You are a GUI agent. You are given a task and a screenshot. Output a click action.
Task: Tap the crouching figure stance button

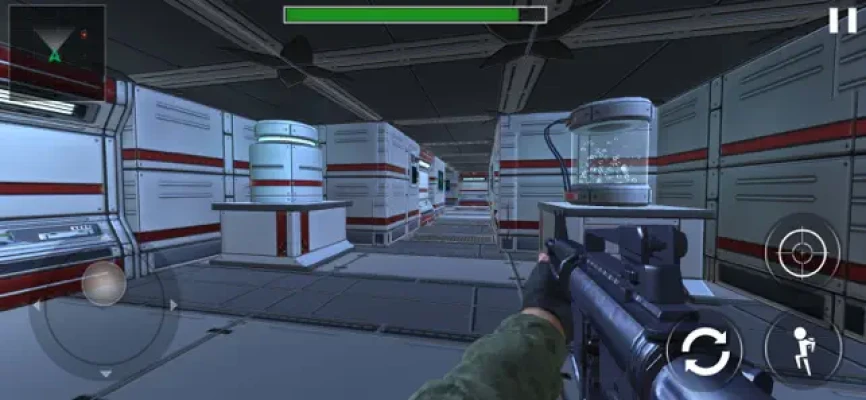[x=802, y=345]
